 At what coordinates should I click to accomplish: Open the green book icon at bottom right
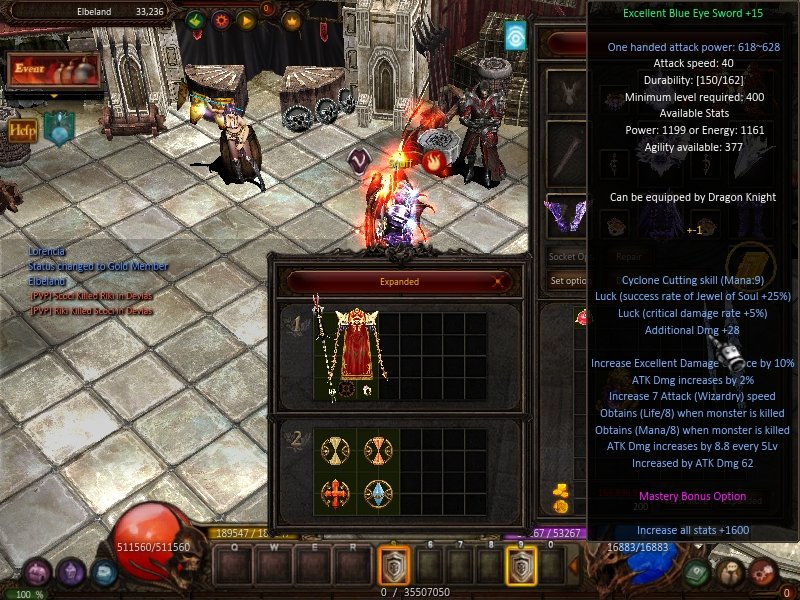tap(698, 571)
